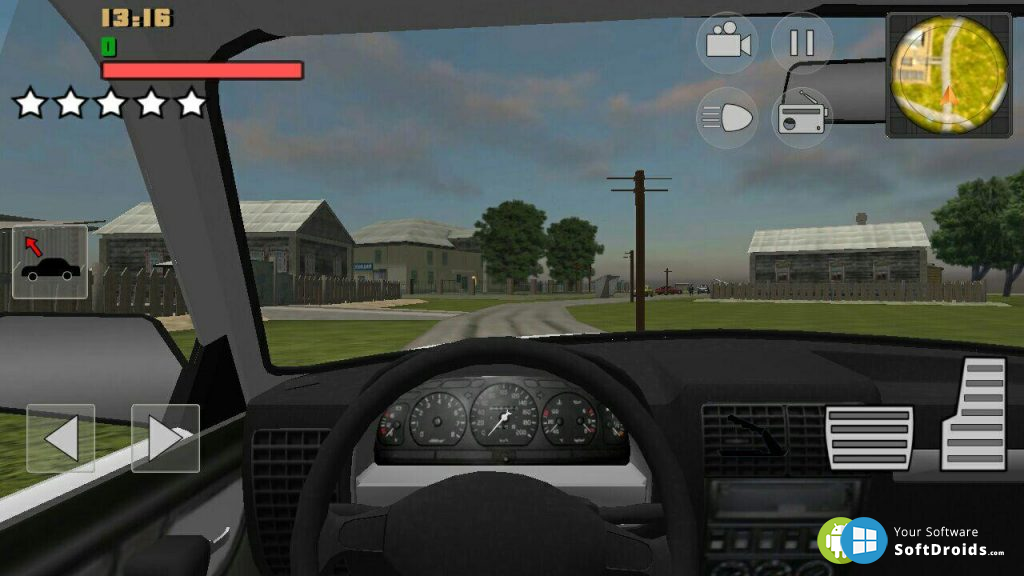Steer right with the right arrow
The width and height of the screenshot is (1024, 576).
165,438
